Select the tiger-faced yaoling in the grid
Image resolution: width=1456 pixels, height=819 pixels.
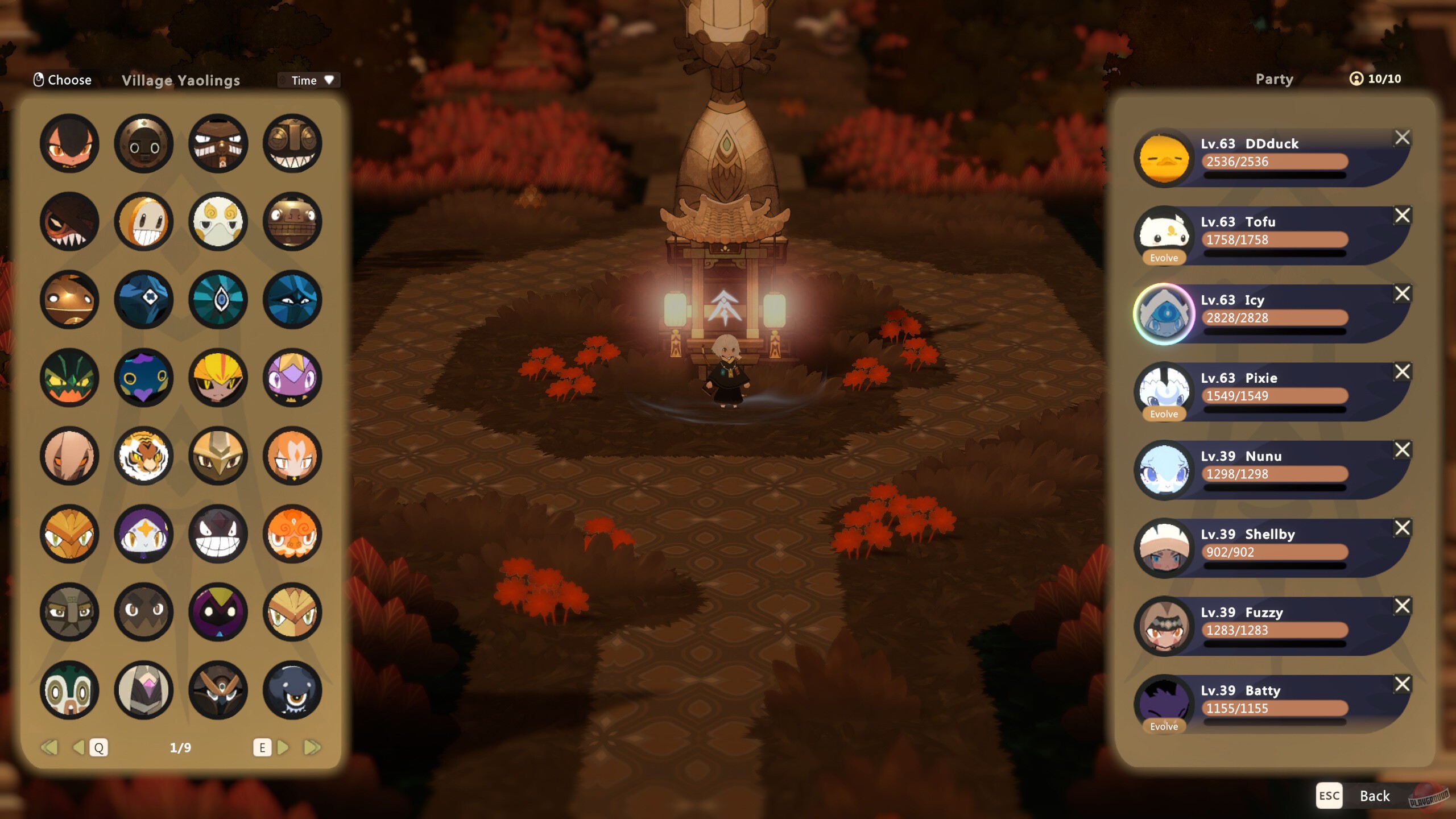(144, 455)
